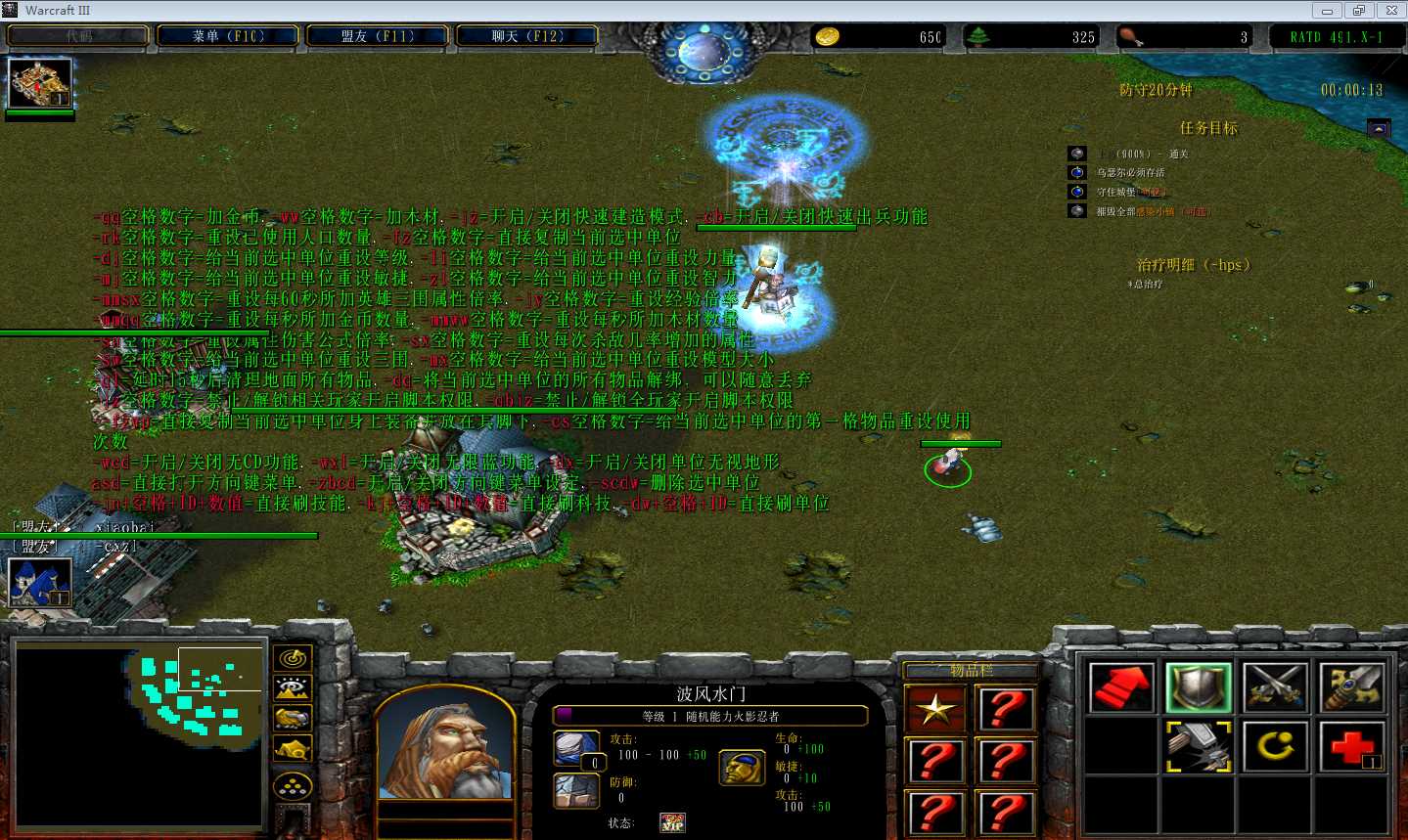Activate the sword hilt Patrol command

pyautogui.click(x=1351, y=687)
